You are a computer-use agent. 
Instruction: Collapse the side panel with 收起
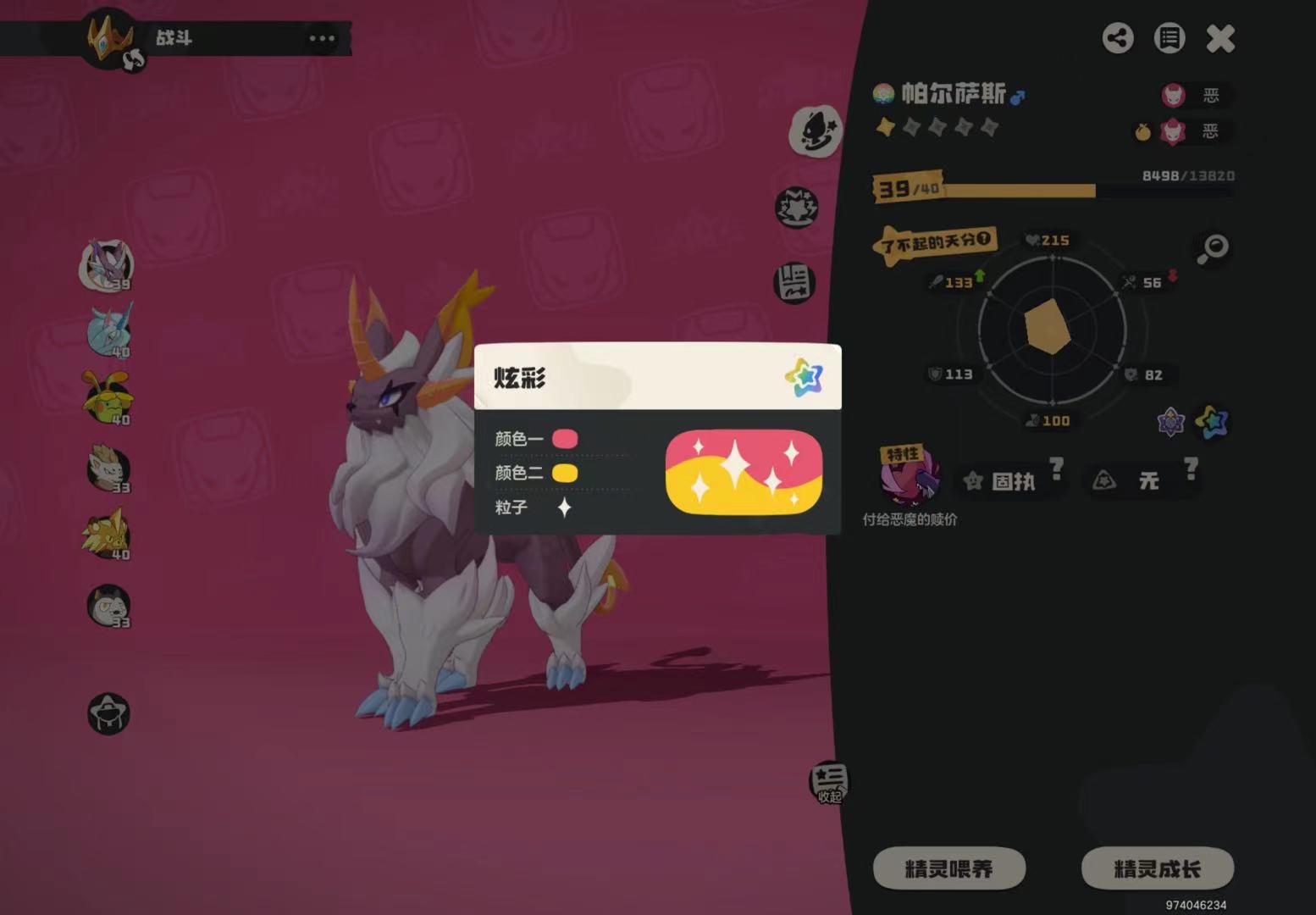pyautogui.click(x=828, y=783)
